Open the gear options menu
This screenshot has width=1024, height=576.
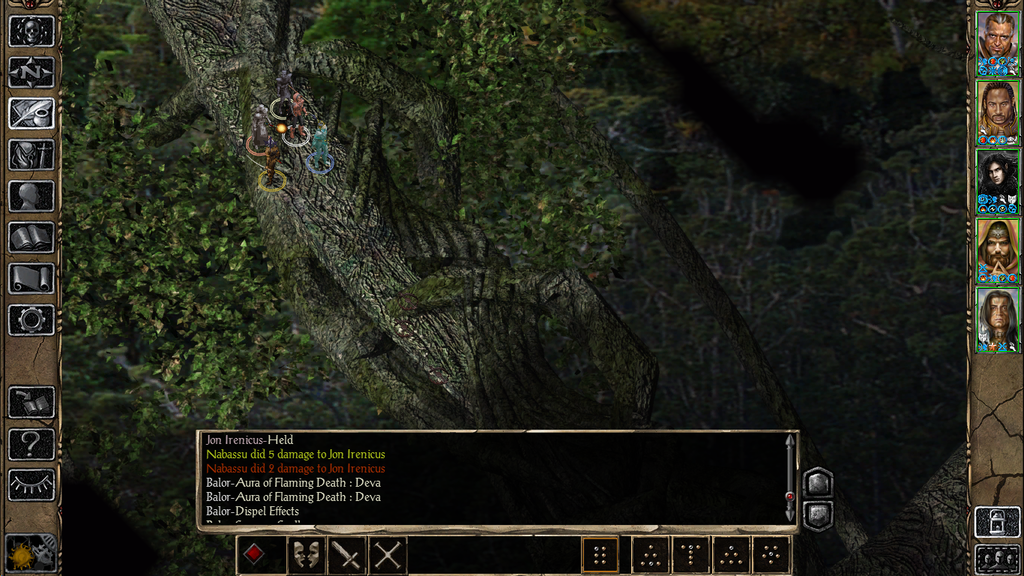pos(31,320)
